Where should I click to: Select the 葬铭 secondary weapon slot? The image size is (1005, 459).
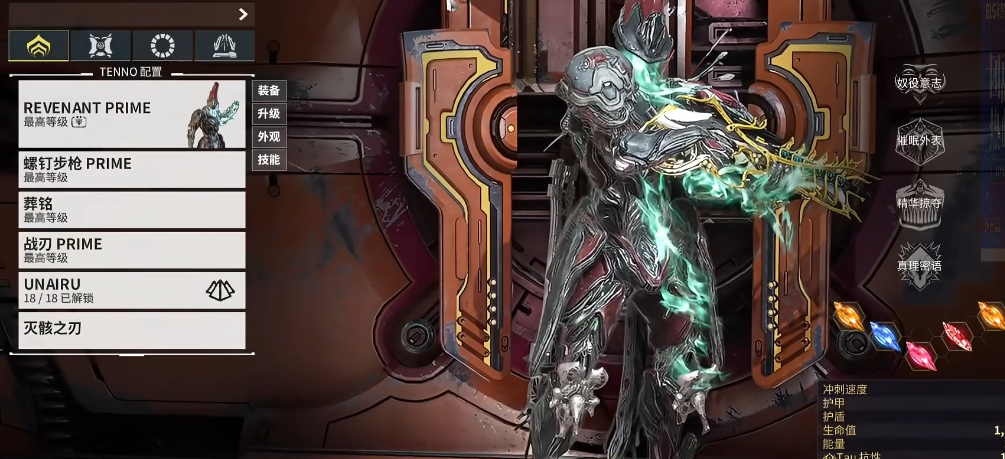[x=132, y=209]
